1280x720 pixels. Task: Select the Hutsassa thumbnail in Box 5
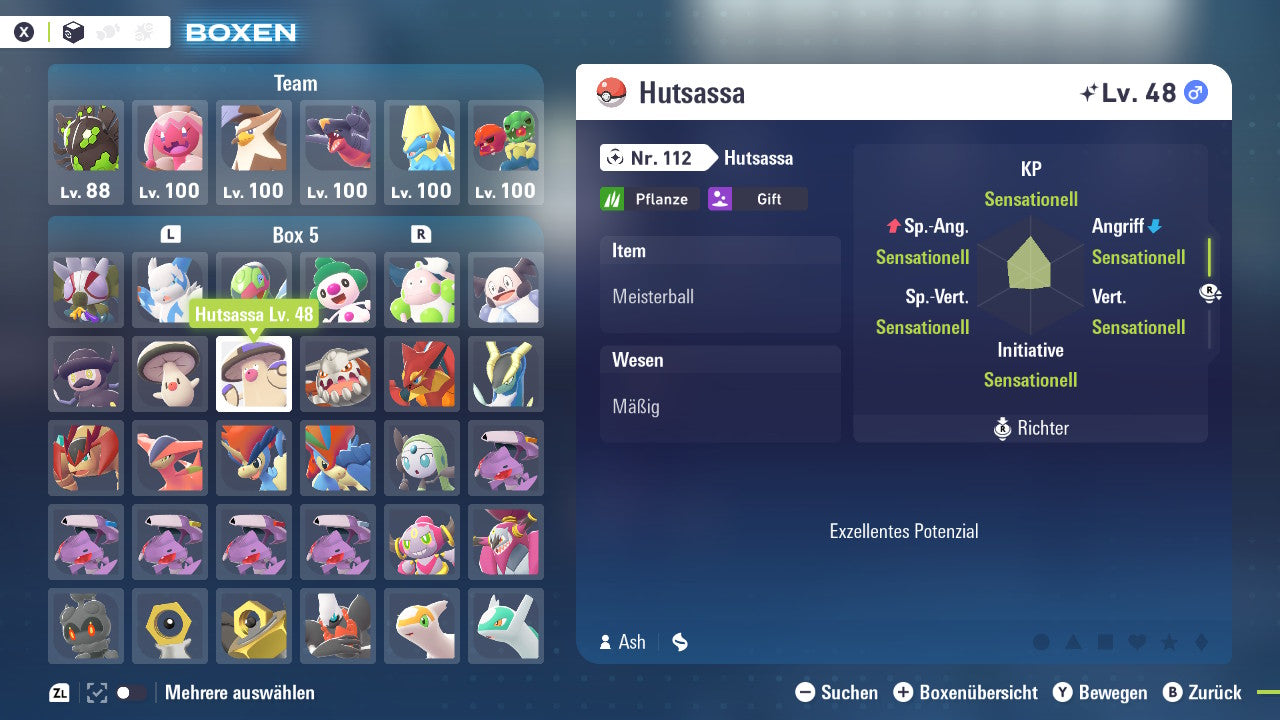click(253, 374)
